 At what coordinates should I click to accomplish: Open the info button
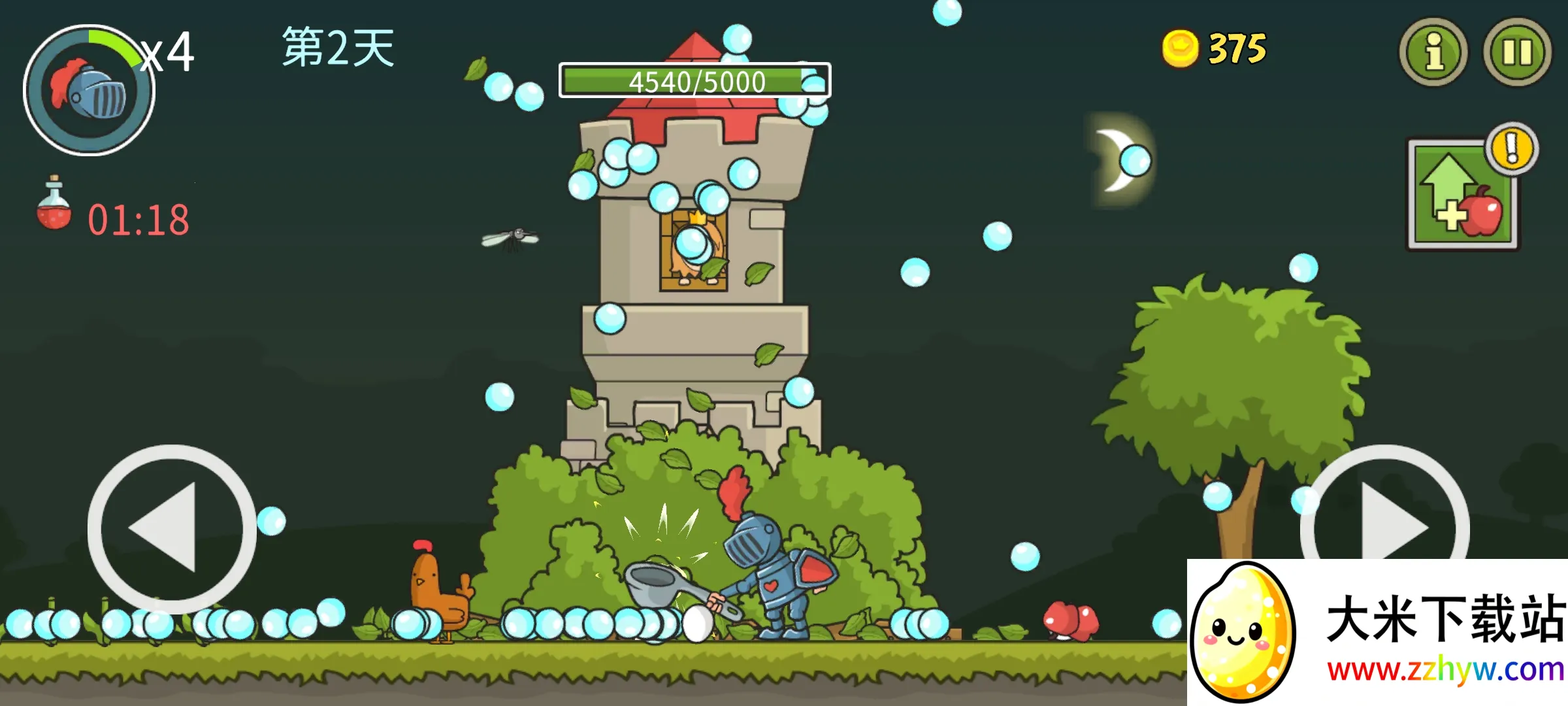pyautogui.click(x=1433, y=52)
